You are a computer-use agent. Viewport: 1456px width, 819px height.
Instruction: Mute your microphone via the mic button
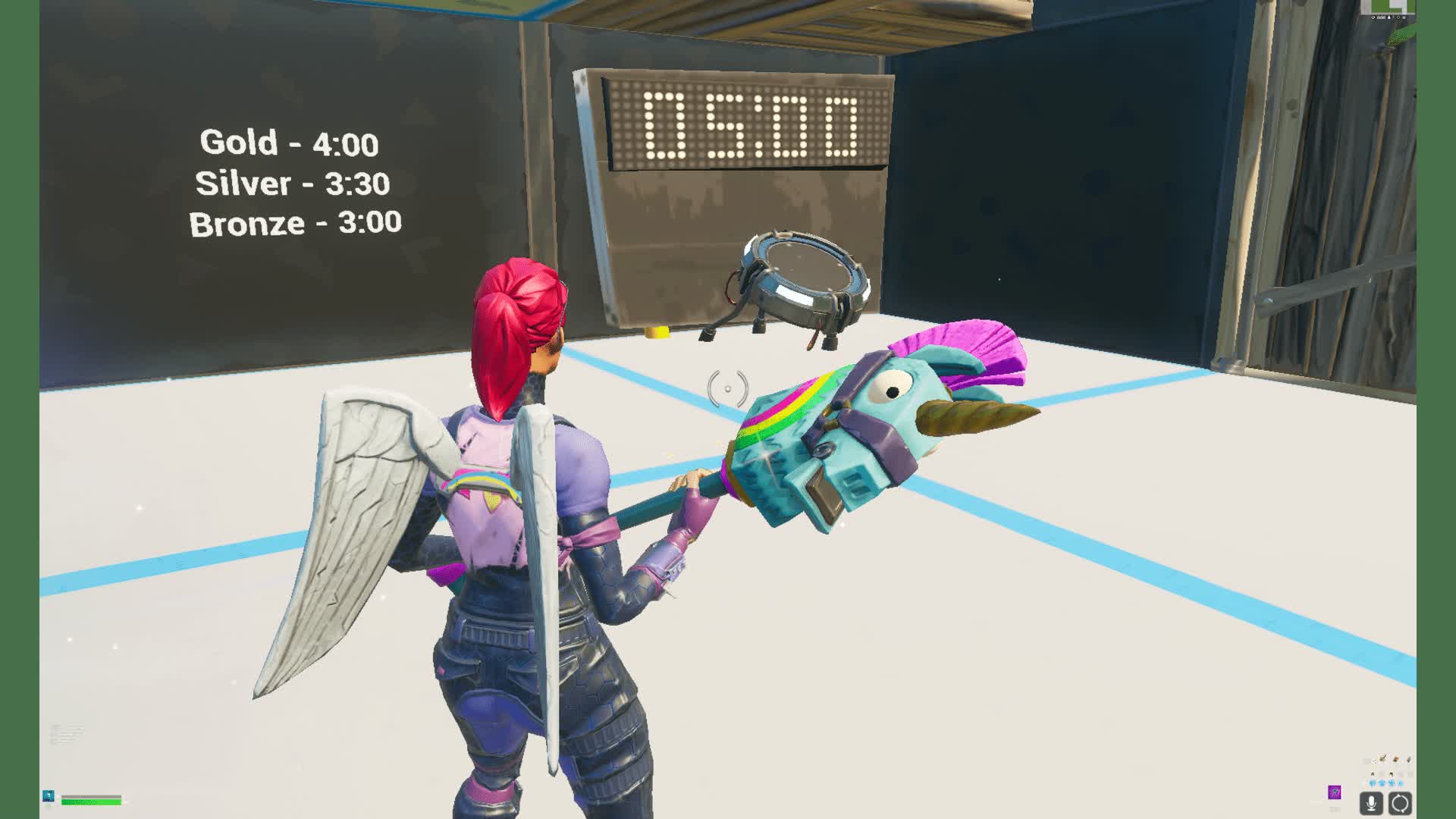pyautogui.click(x=1371, y=802)
